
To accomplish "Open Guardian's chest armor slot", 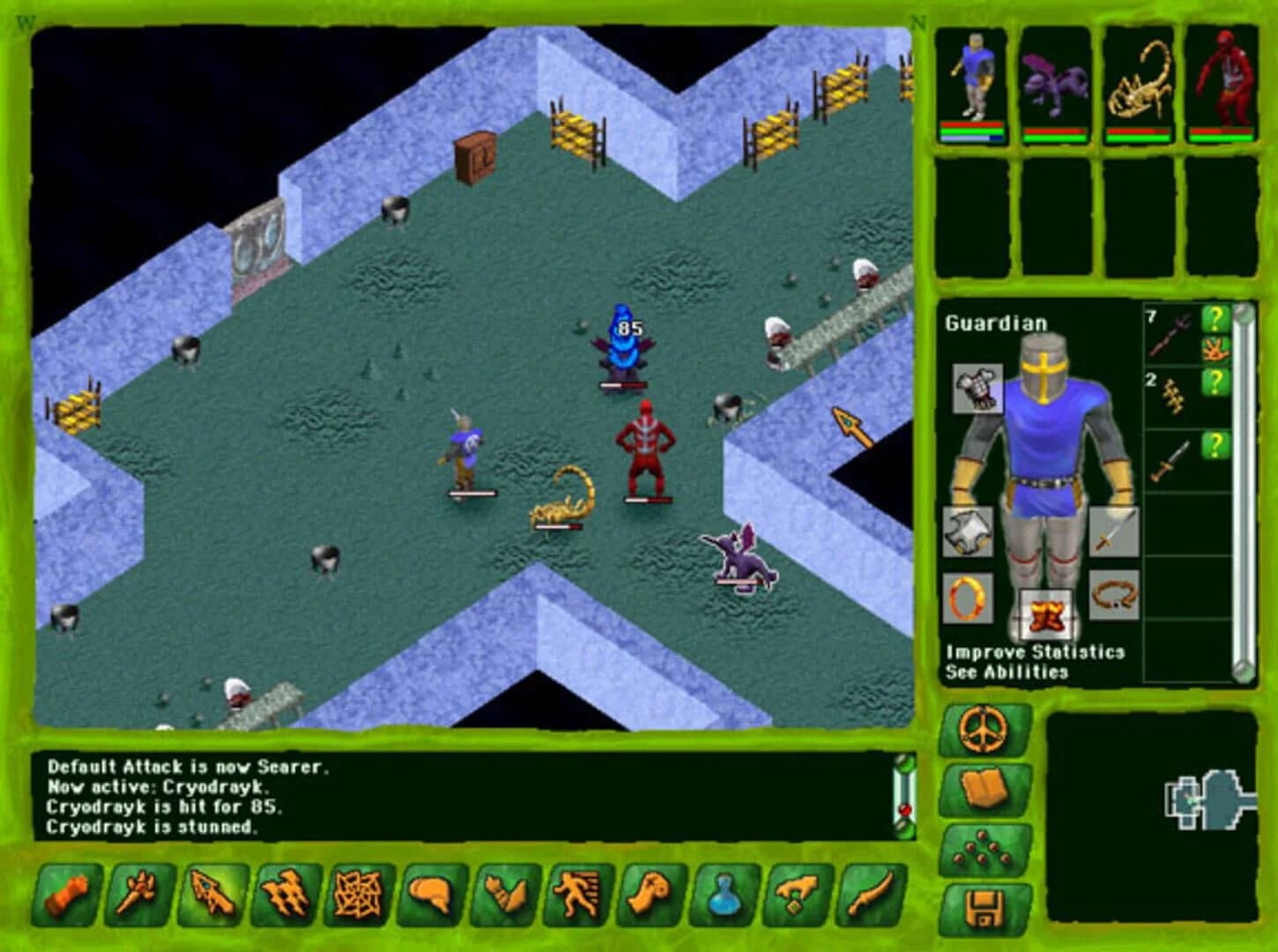I will coord(978,387).
